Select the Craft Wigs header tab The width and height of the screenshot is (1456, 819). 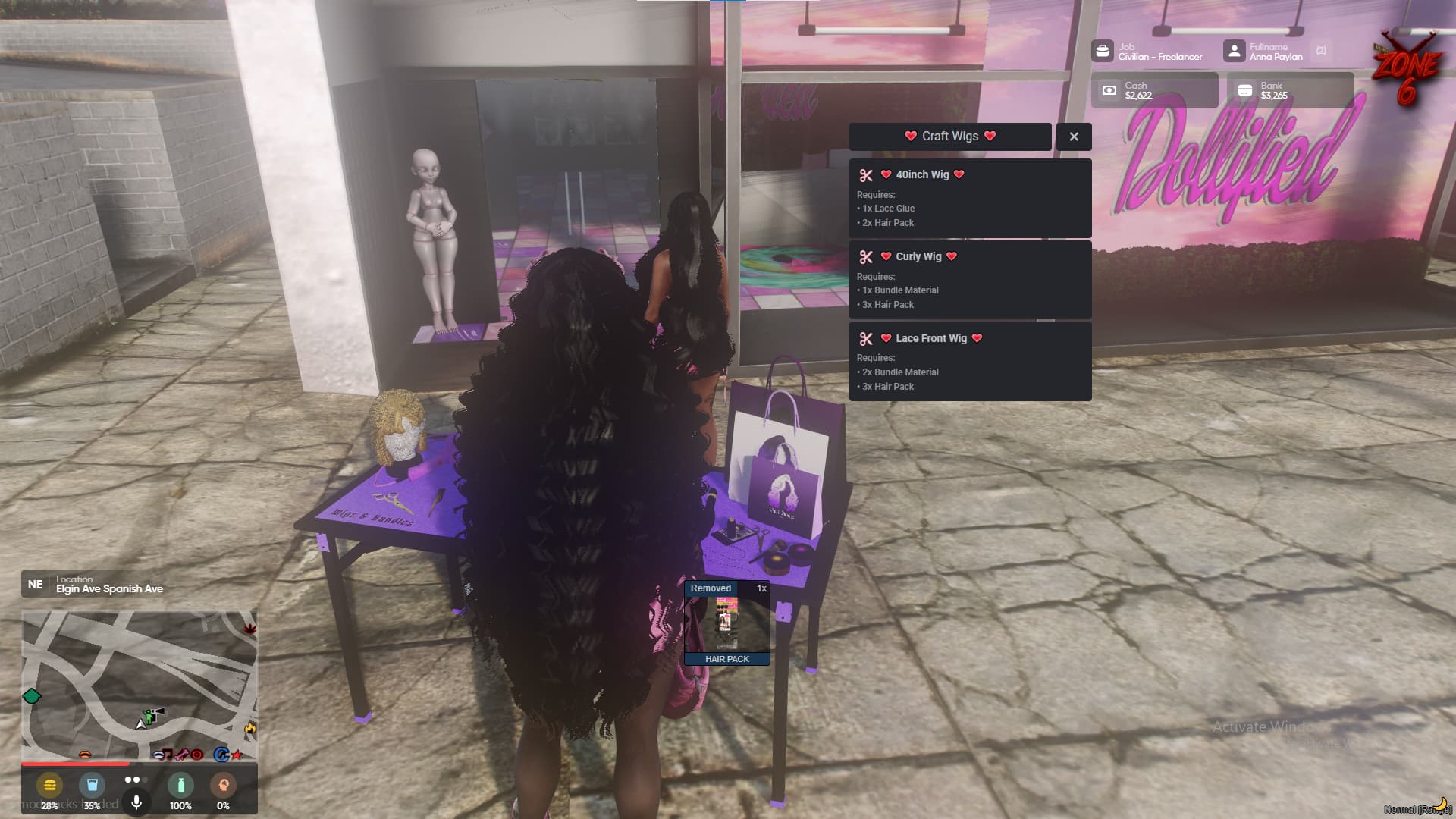(x=949, y=136)
